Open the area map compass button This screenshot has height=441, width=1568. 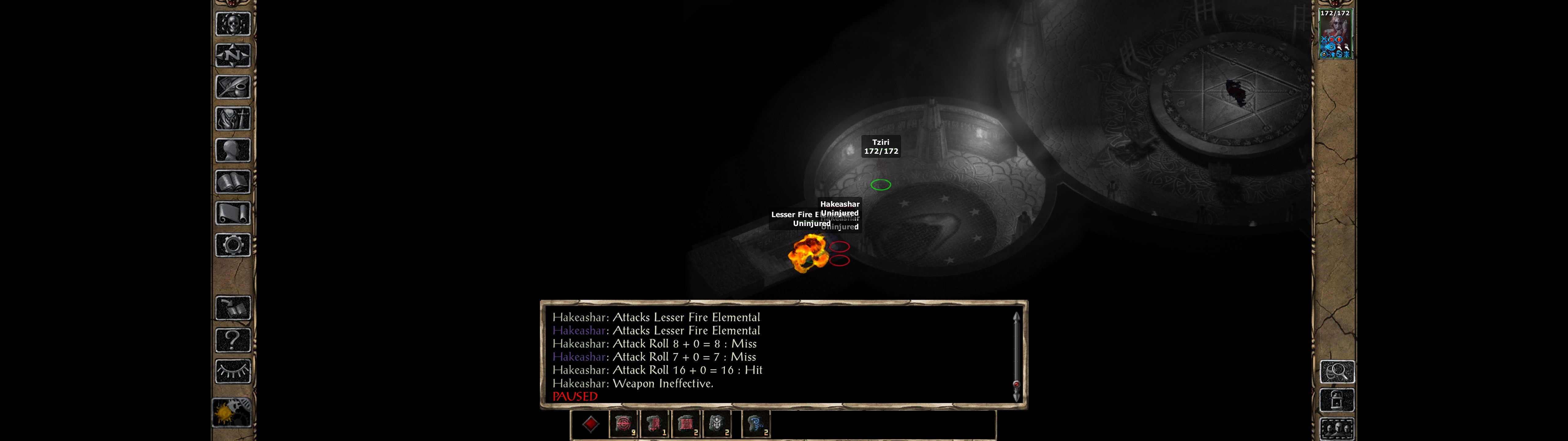point(232,55)
